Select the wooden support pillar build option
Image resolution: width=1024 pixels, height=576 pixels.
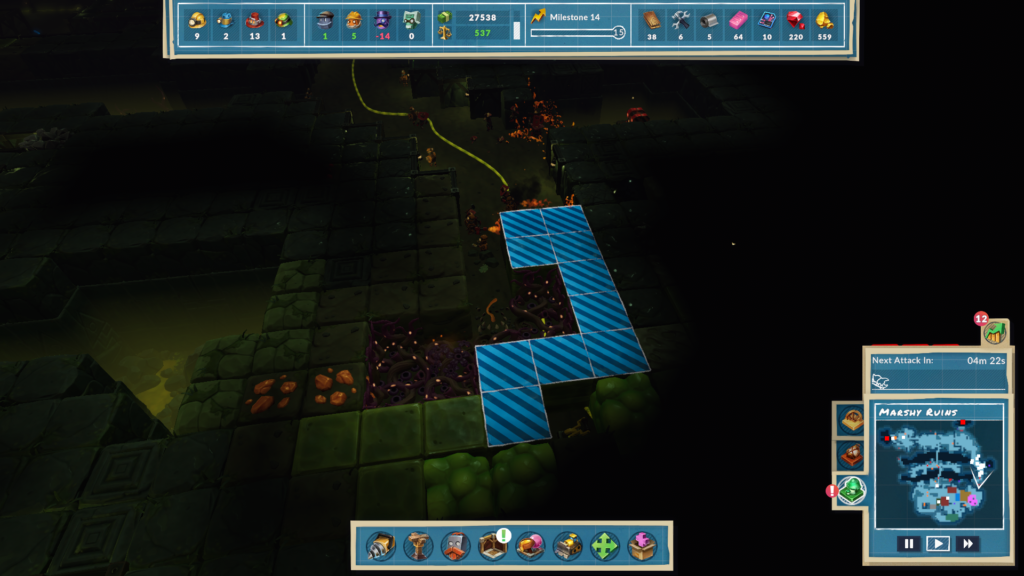click(418, 546)
